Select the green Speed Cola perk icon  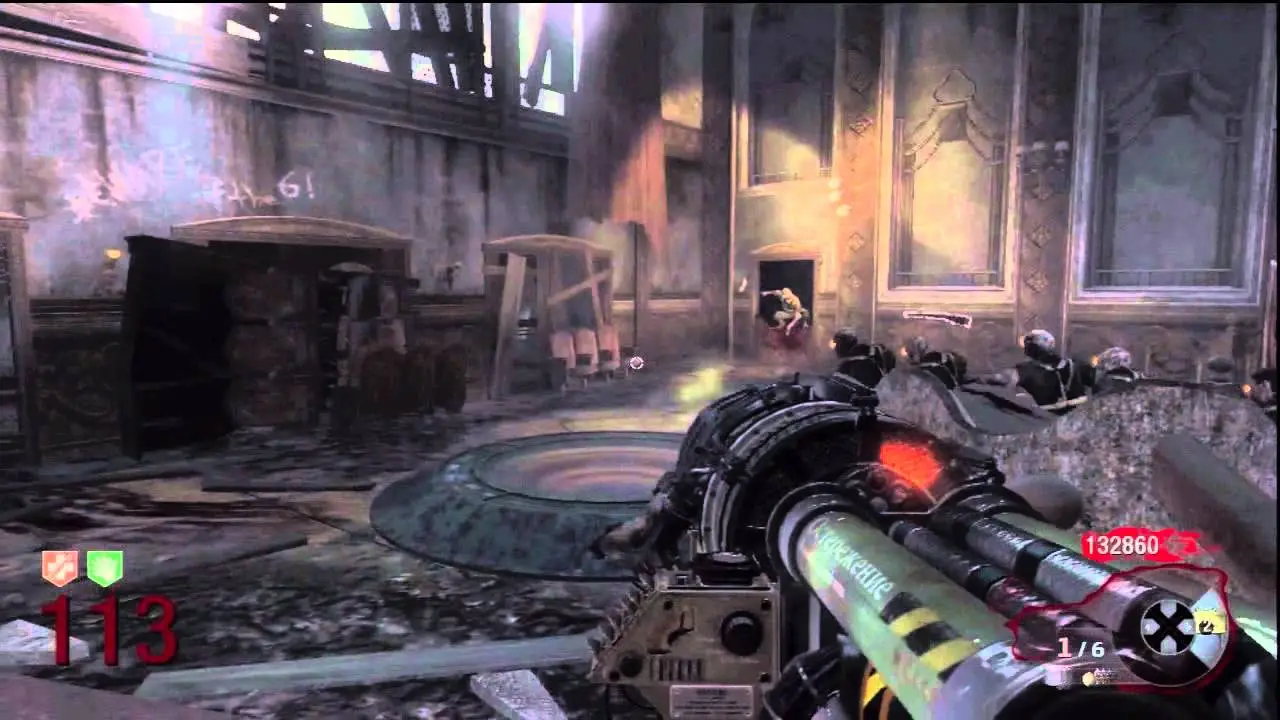click(105, 565)
